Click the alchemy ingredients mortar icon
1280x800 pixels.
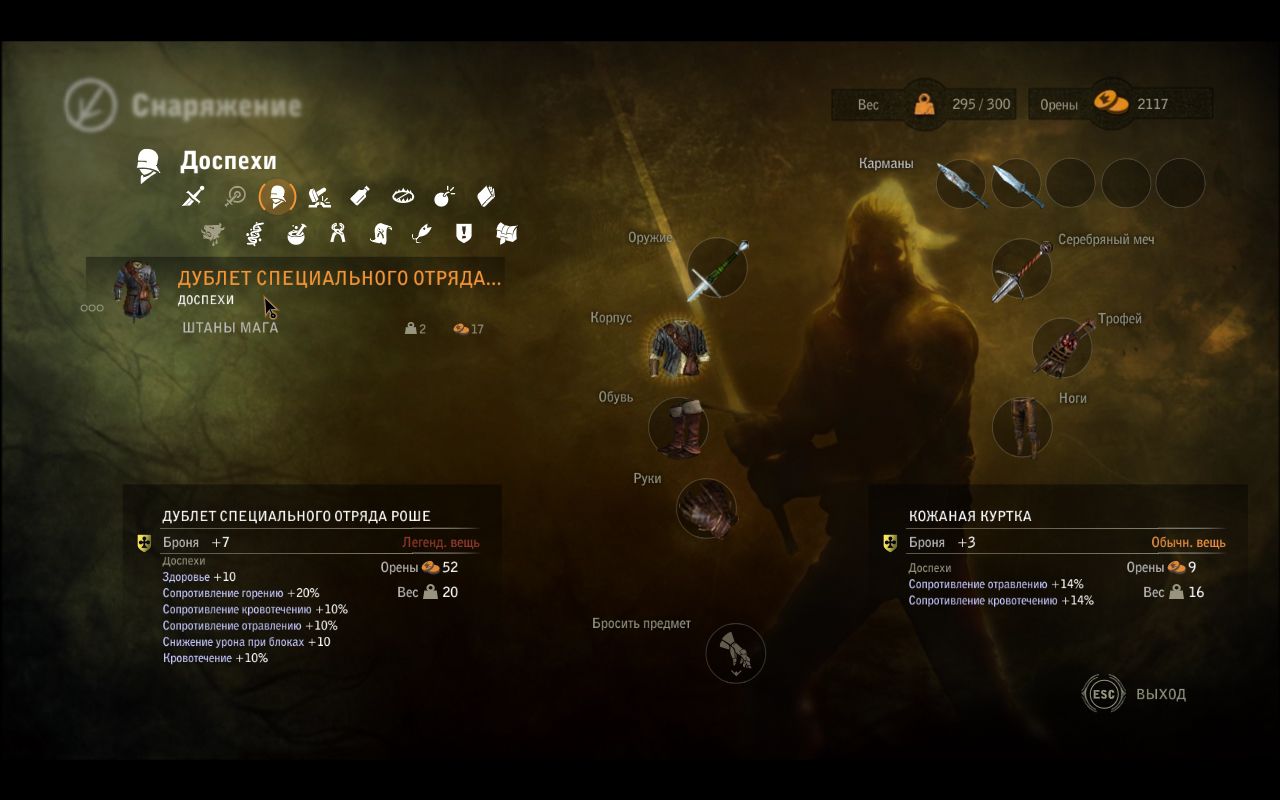pyautogui.click(x=295, y=233)
